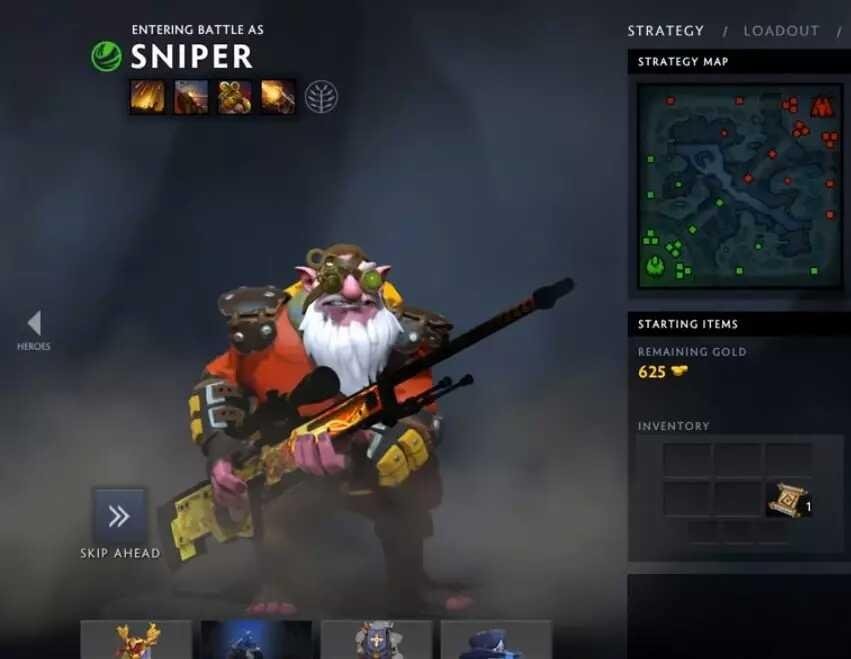Select the Take Aim ability icon
Viewport: 851px width, 659px height.
tap(235, 97)
